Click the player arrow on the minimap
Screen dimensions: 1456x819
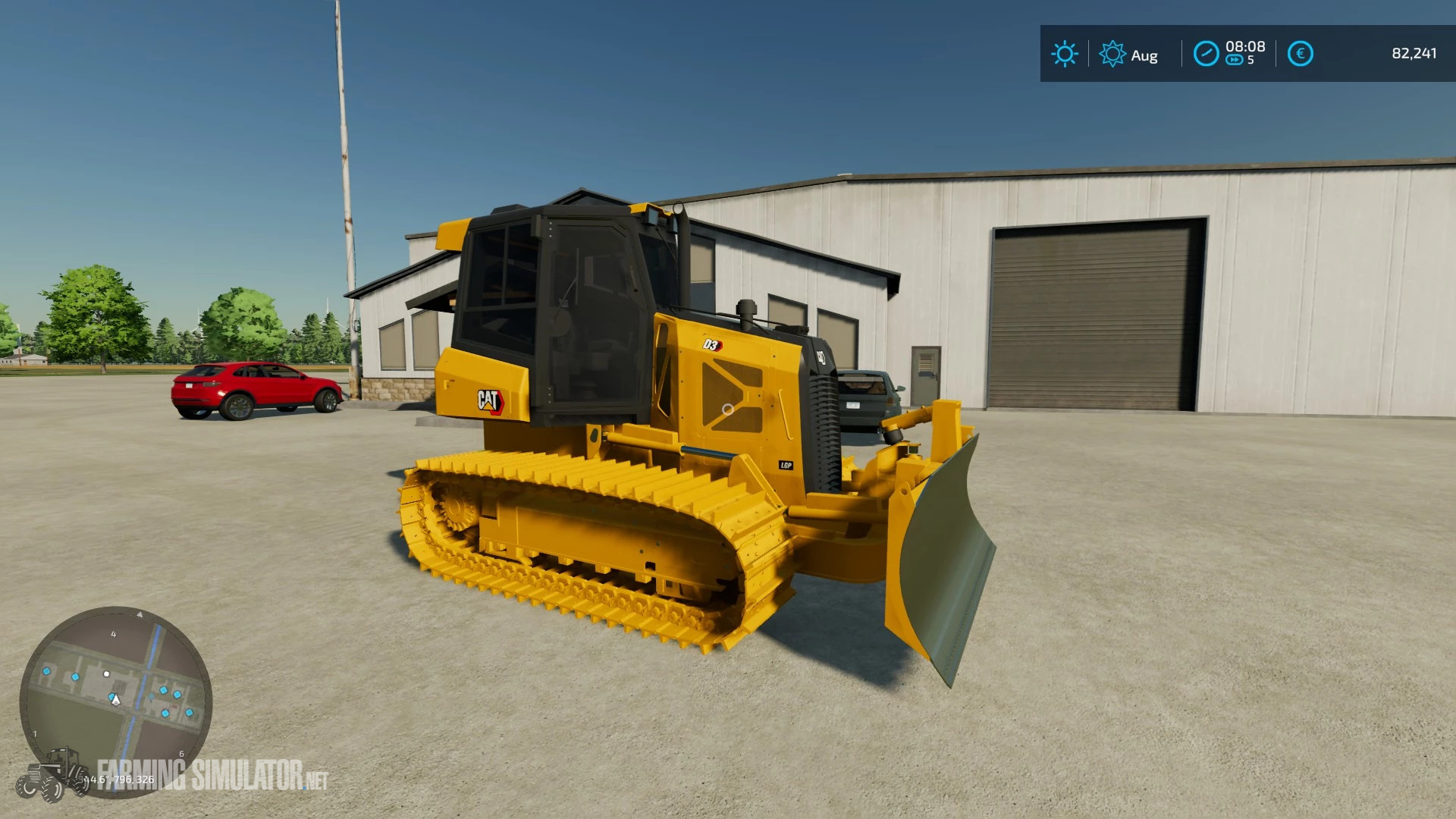coord(116,700)
